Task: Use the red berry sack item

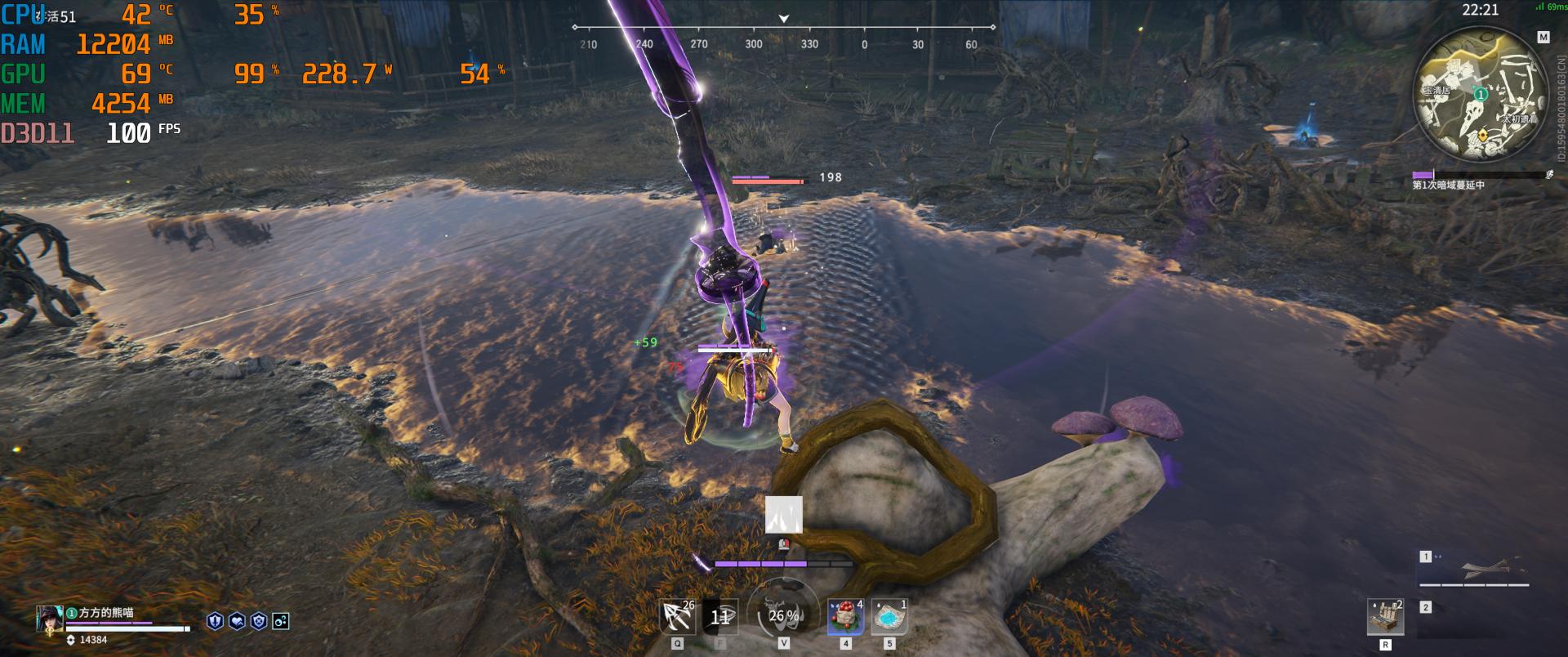Action: point(845,617)
